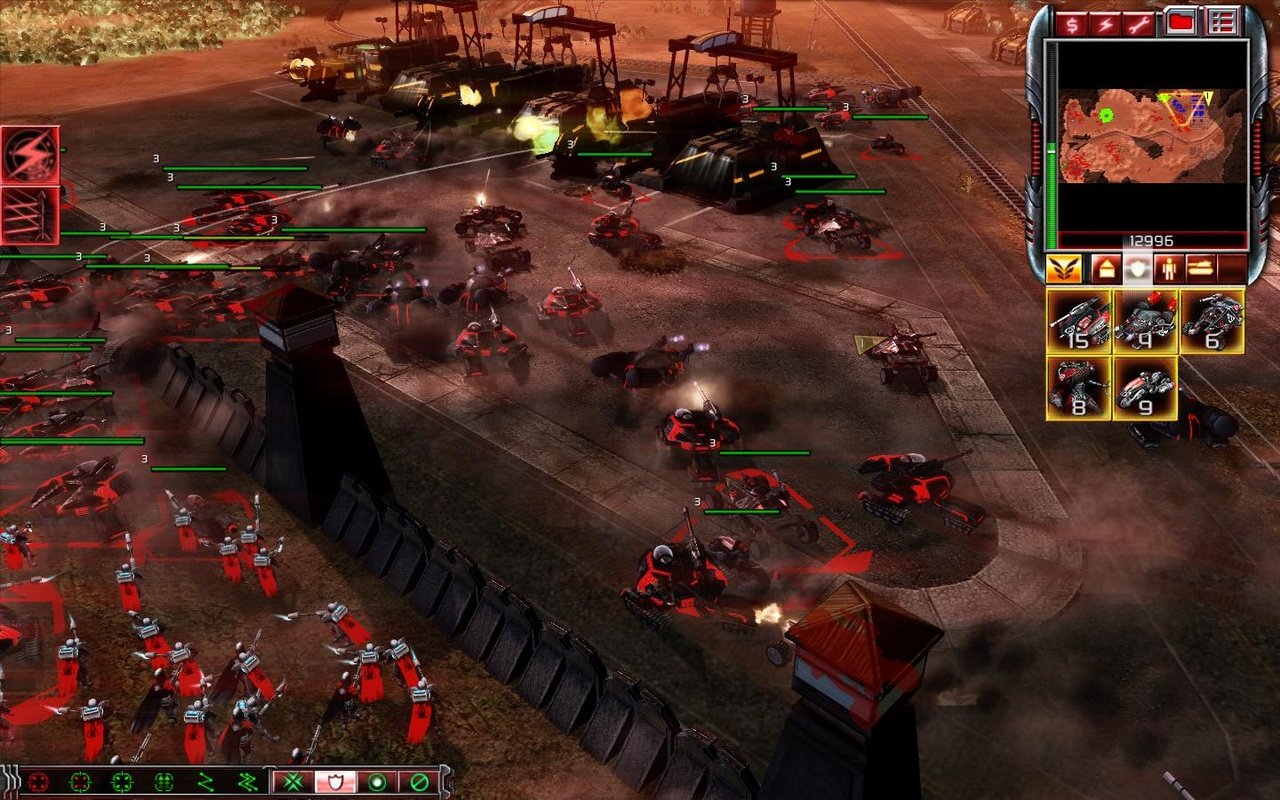
Task: Click the dollar sell icon atop sidebar
Action: 1072,22
